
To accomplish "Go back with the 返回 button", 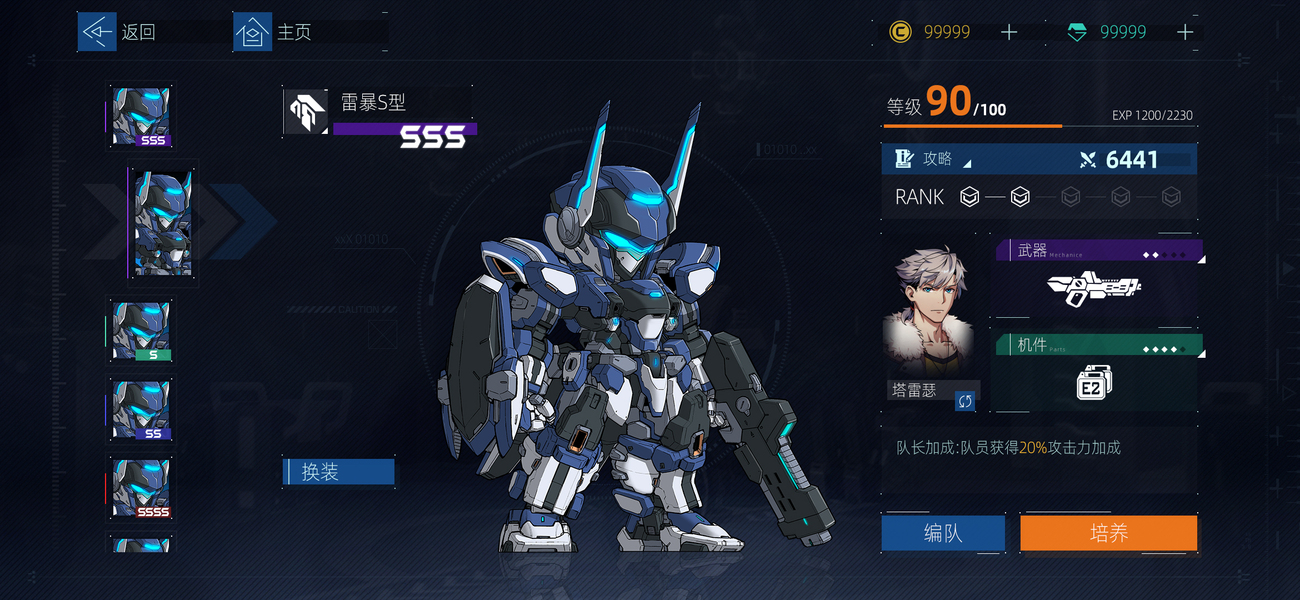I will click(119, 32).
